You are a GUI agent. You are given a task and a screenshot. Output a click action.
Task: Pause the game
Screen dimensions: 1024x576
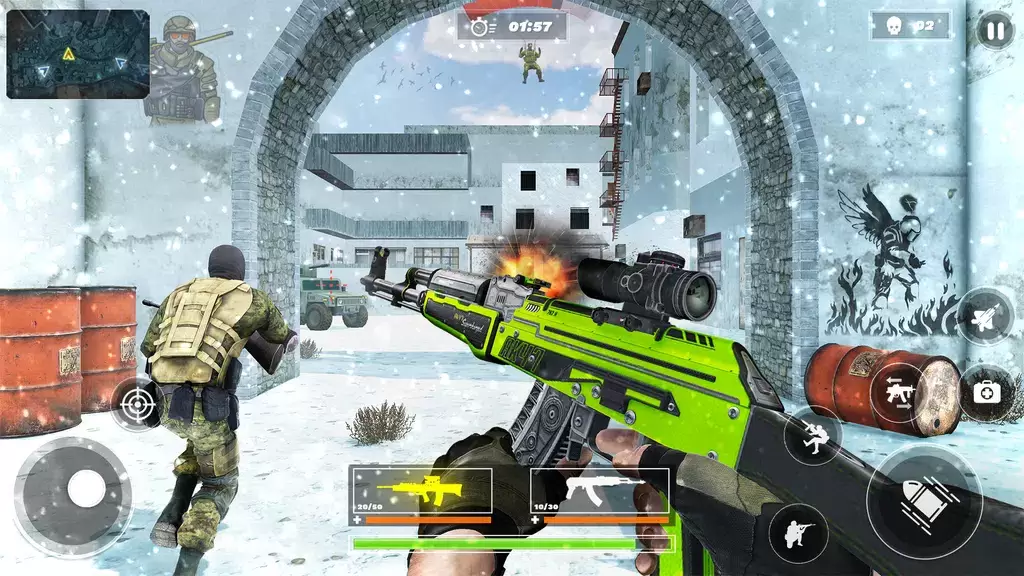[994, 30]
